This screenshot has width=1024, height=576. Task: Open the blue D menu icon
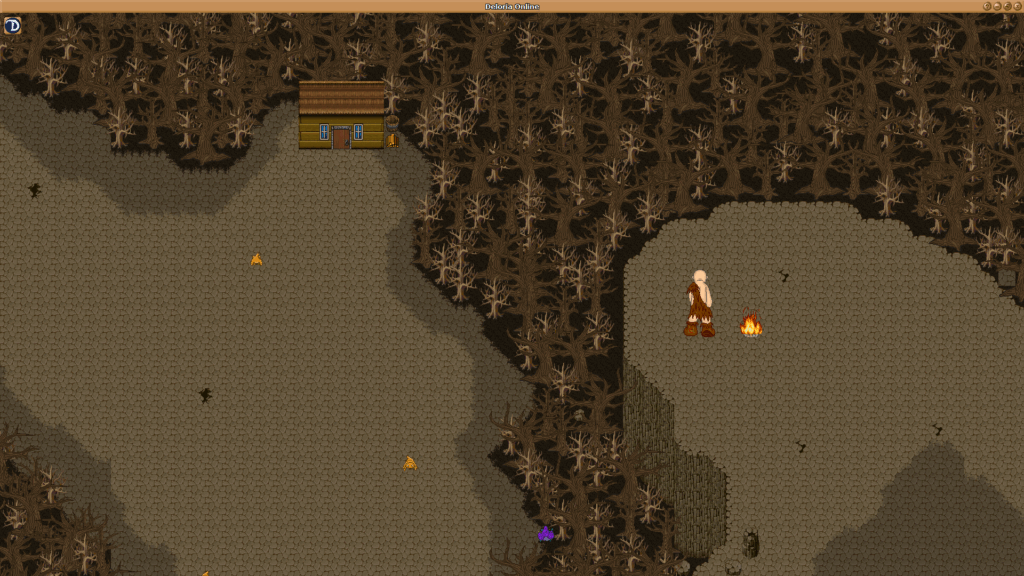point(12,25)
